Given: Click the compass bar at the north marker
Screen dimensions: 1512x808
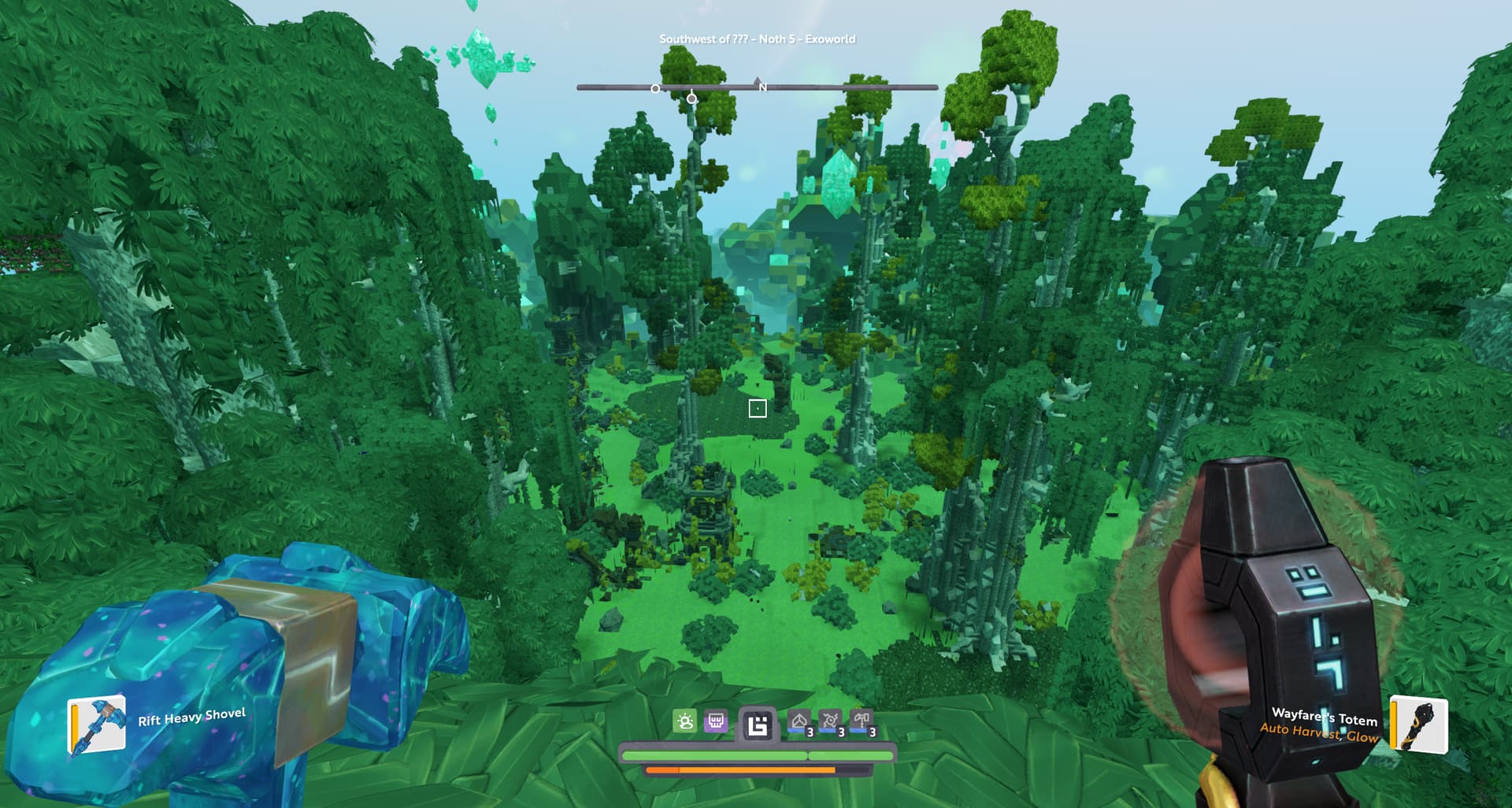Looking at the screenshot, I should pos(758,86).
